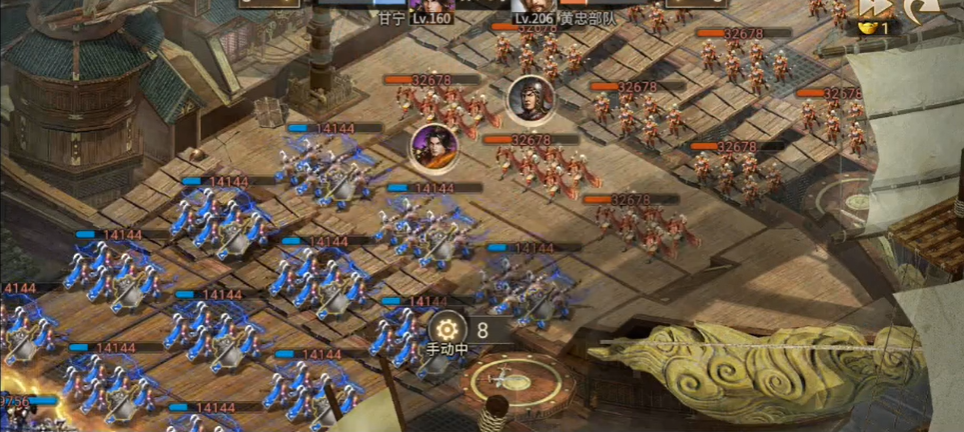Select the purple-framed general portrait

click(434, 146)
